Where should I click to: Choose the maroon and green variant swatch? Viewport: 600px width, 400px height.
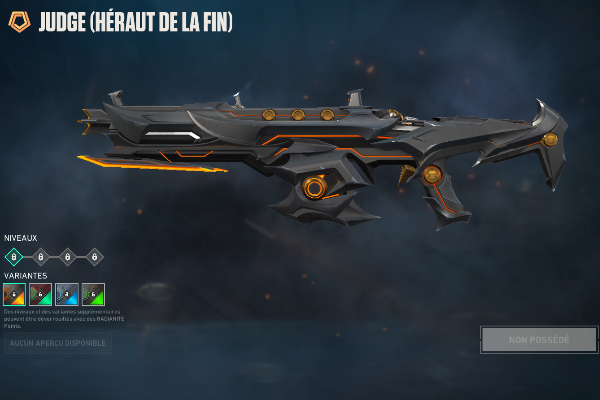(x=40, y=294)
